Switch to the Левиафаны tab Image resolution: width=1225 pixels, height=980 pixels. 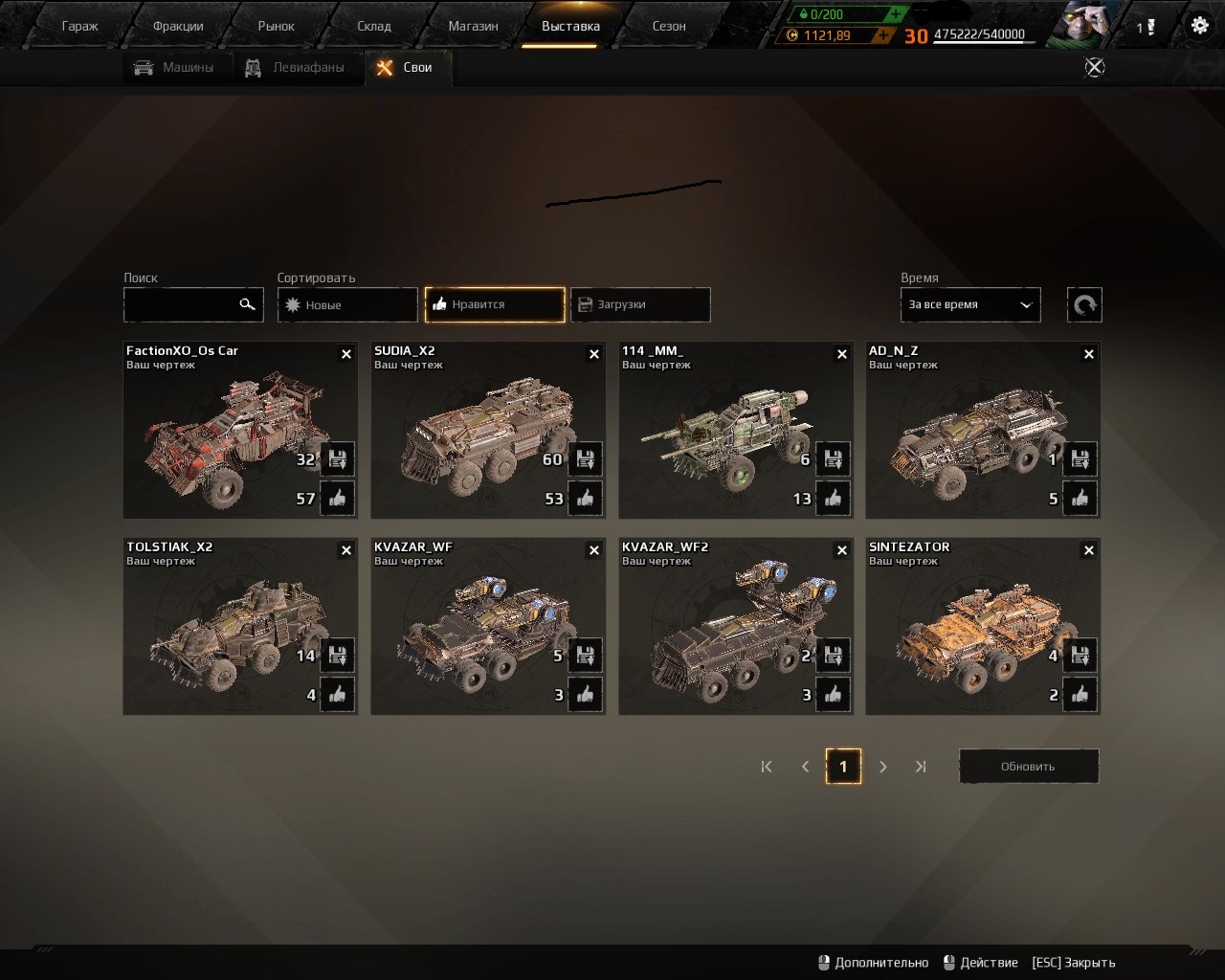pos(298,67)
